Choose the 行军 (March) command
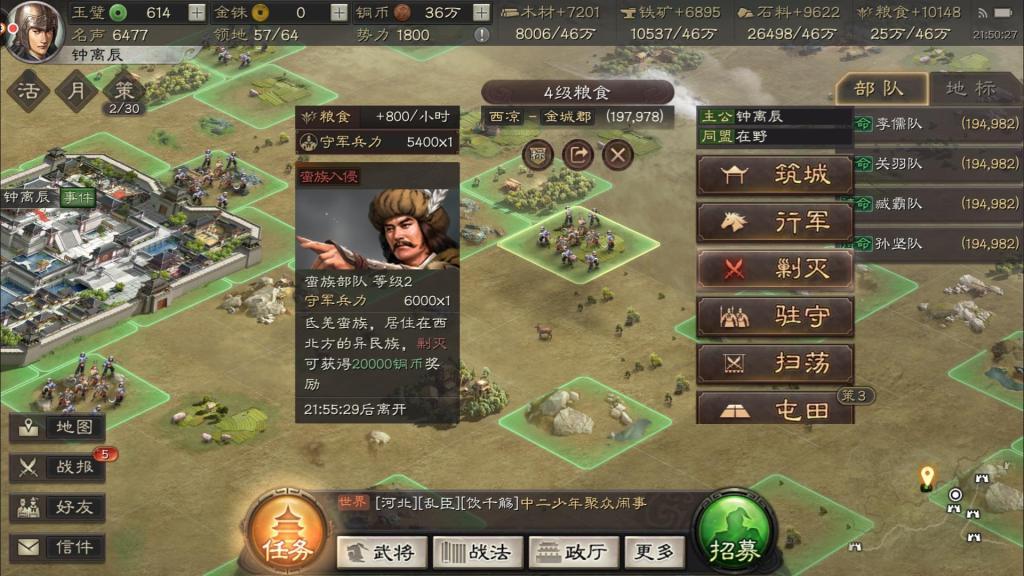 [775, 222]
